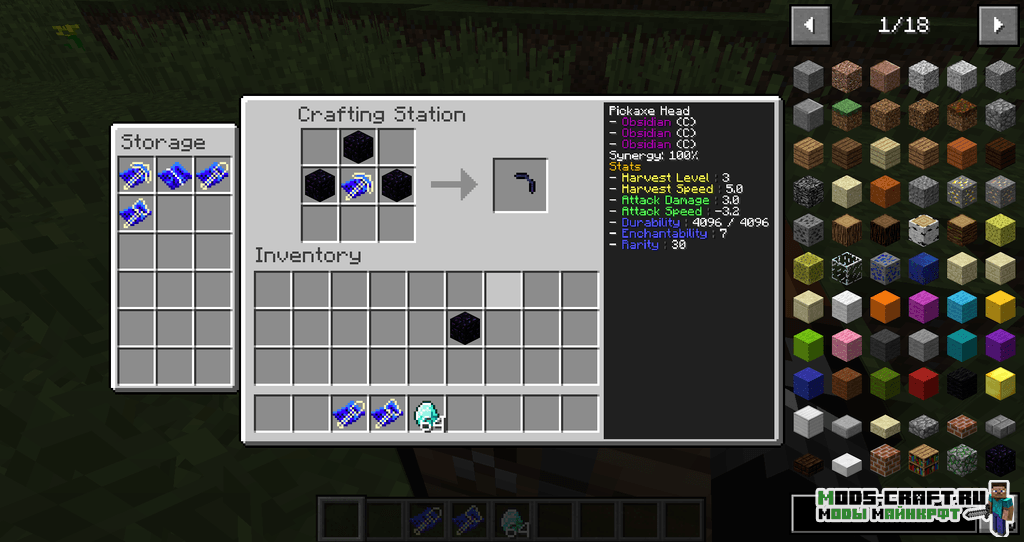Take the crafted pickaxe head from output

click(520, 185)
